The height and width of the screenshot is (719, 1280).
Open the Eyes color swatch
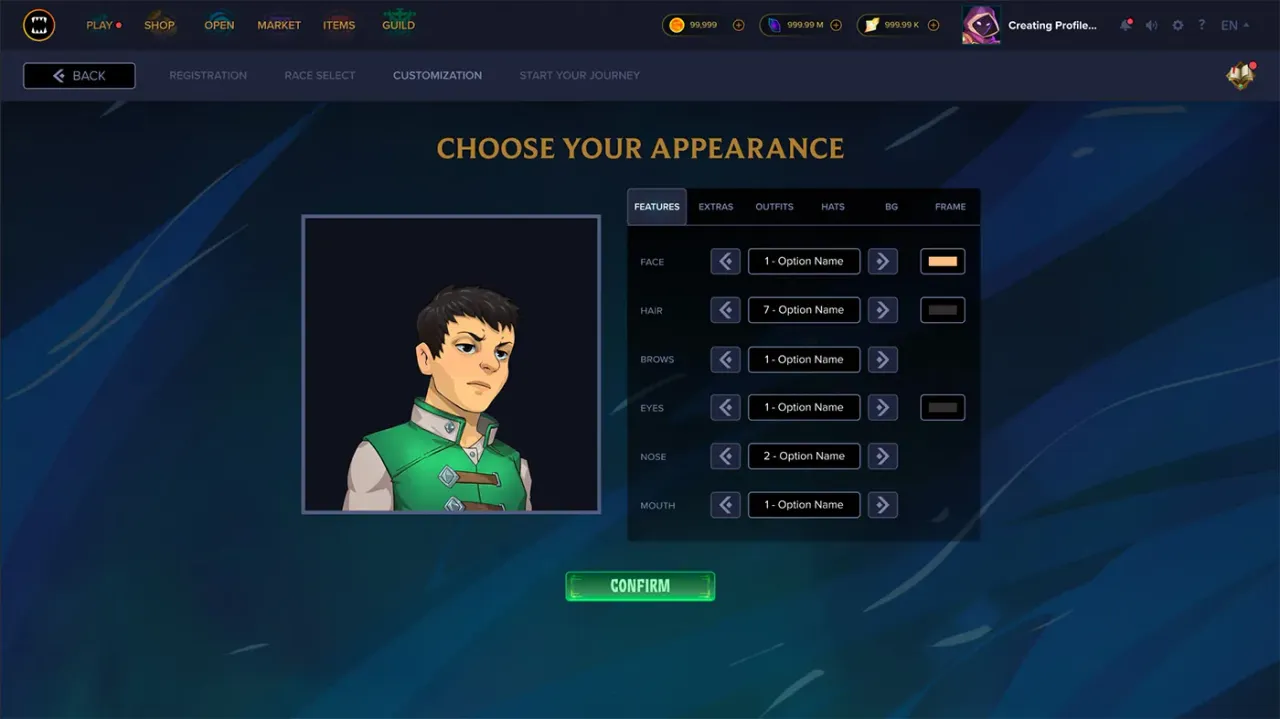click(942, 408)
